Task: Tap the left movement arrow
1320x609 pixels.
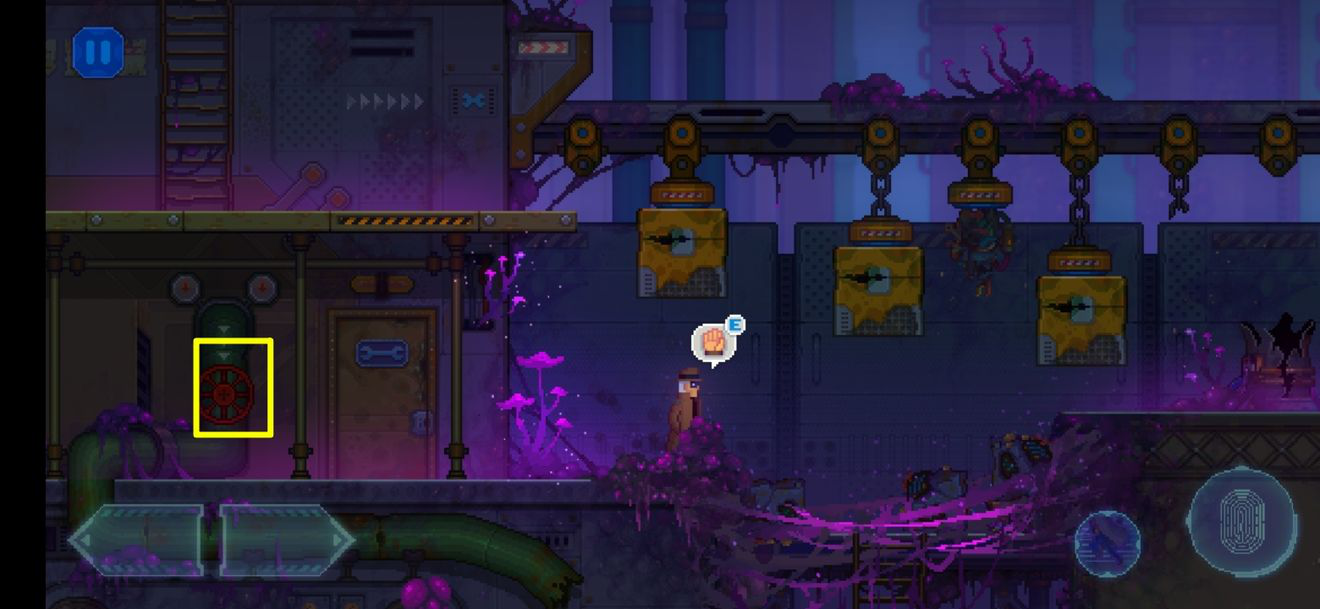Action: point(137,541)
